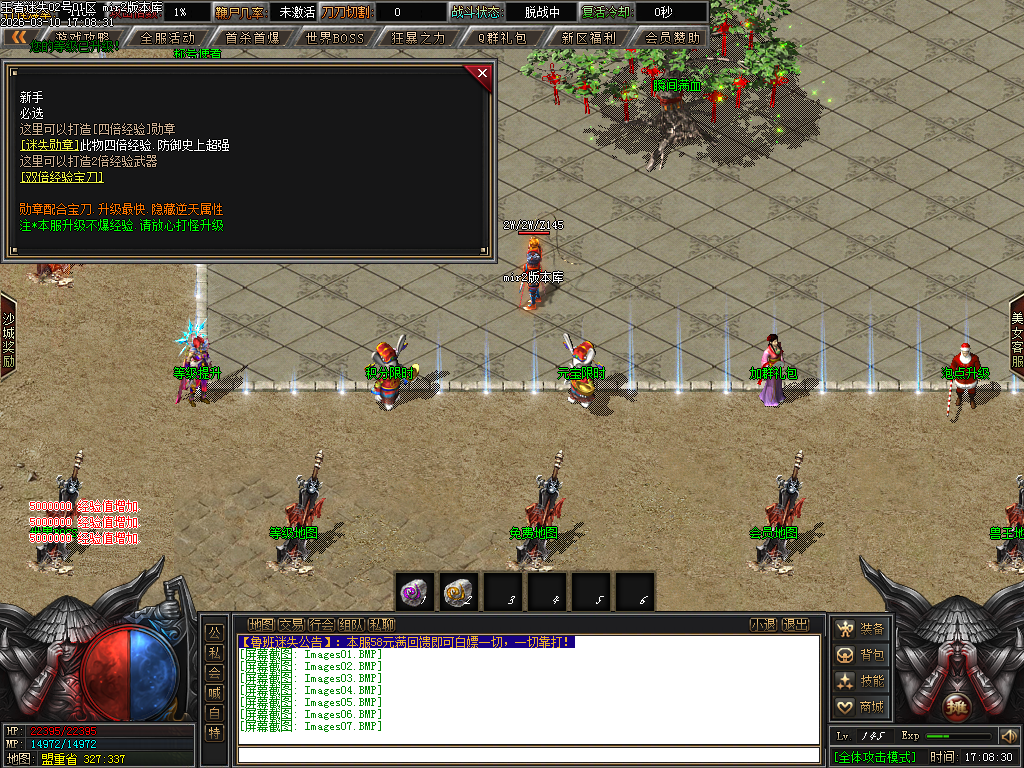
Task: Click the 迷失勋章 link in the dialogue
Action: [49, 145]
